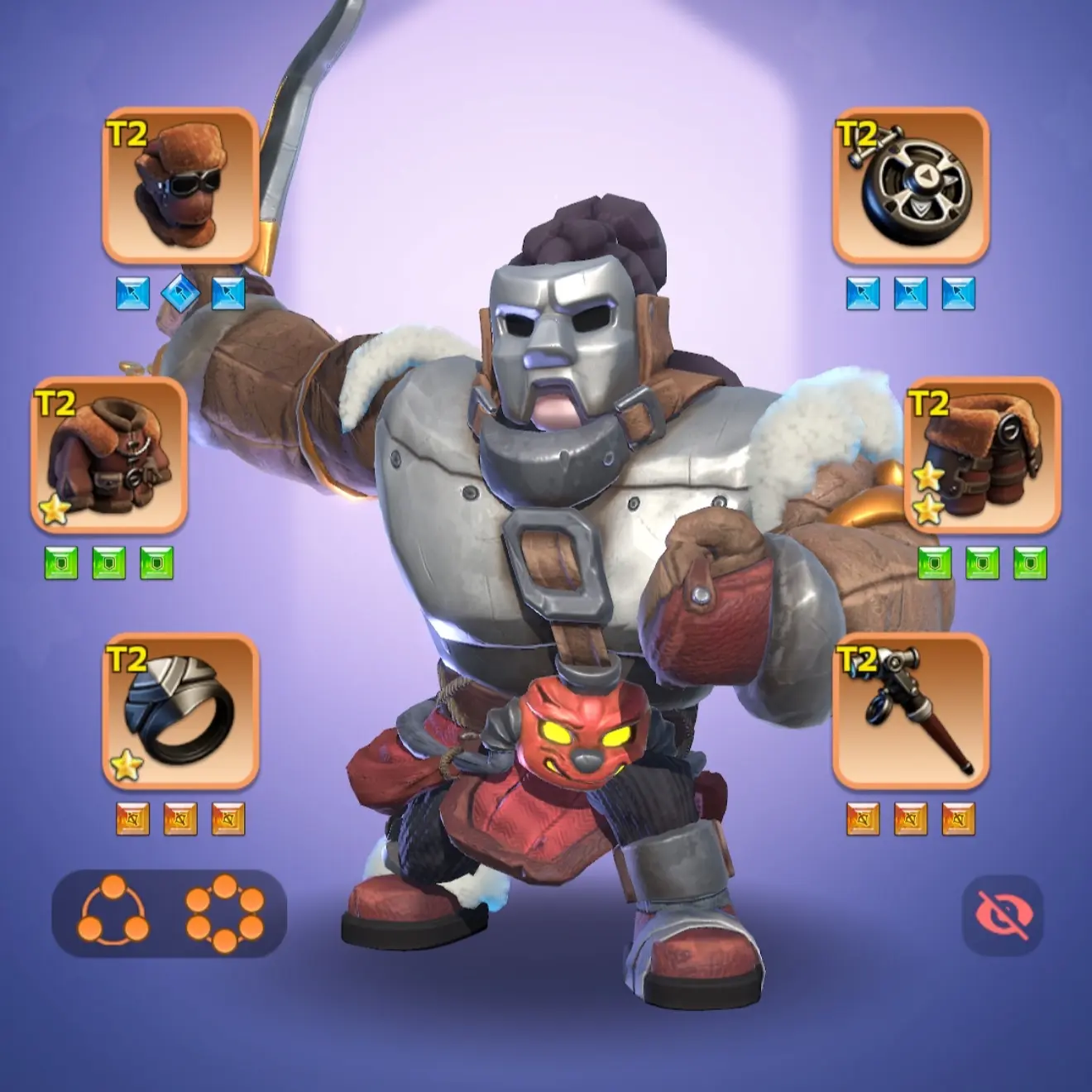
Task: Choose the round gear wheel accessory slot
Action: click(x=910, y=185)
